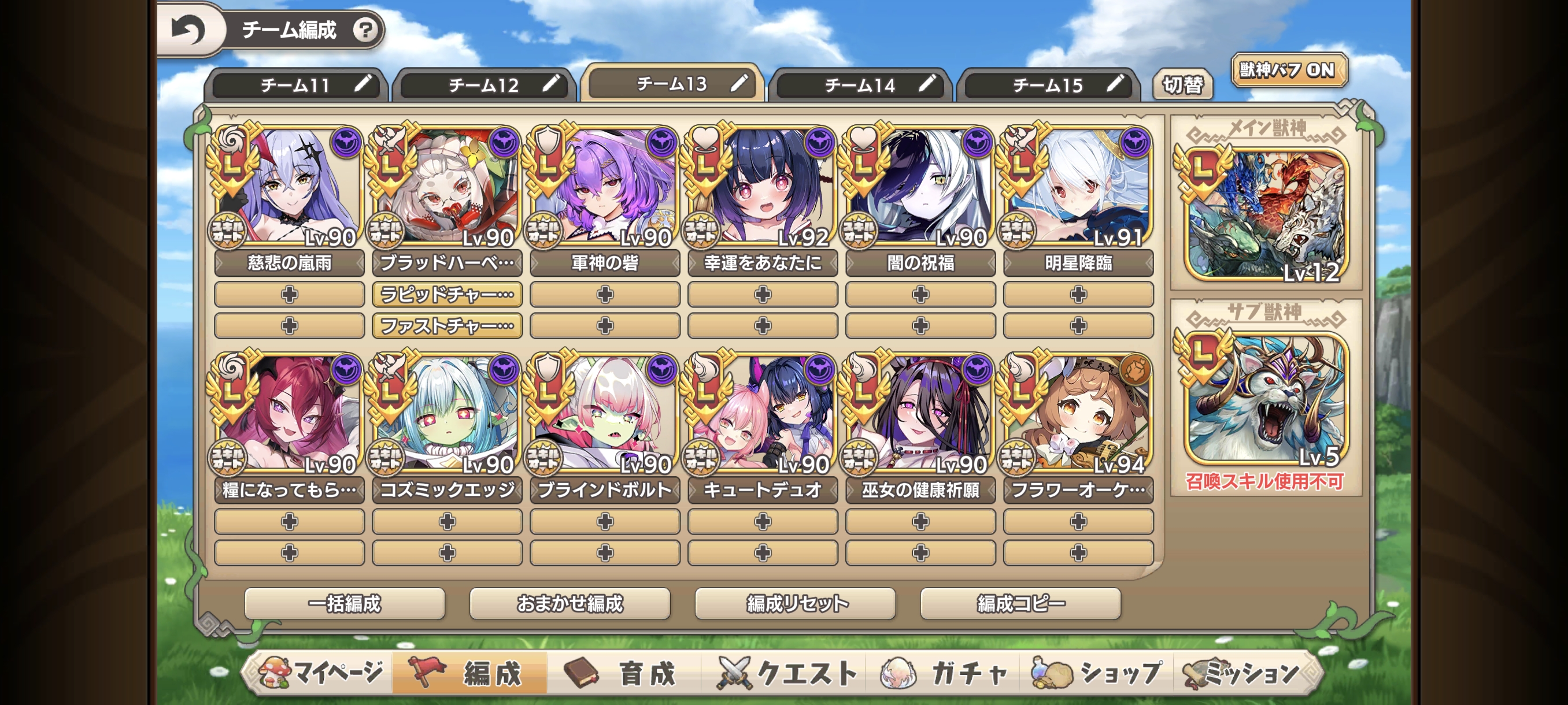Open the ラピッドチャー equipped skill slot
The width and height of the screenshot is (1568, 705).
click(x=447, y=294)
